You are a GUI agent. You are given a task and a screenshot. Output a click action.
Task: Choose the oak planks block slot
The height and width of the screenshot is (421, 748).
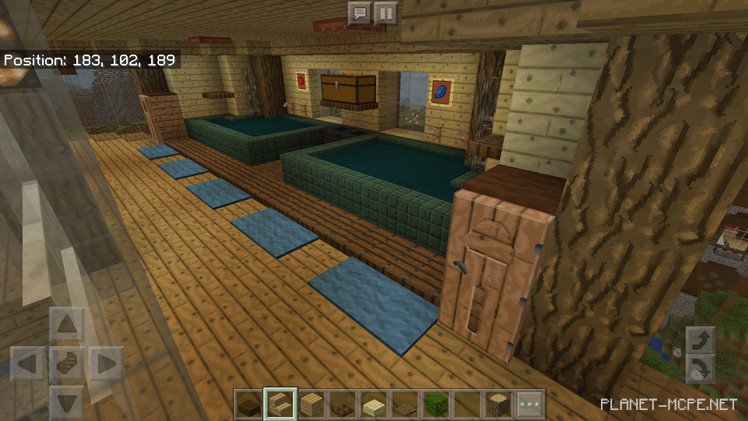pos(312,406)
